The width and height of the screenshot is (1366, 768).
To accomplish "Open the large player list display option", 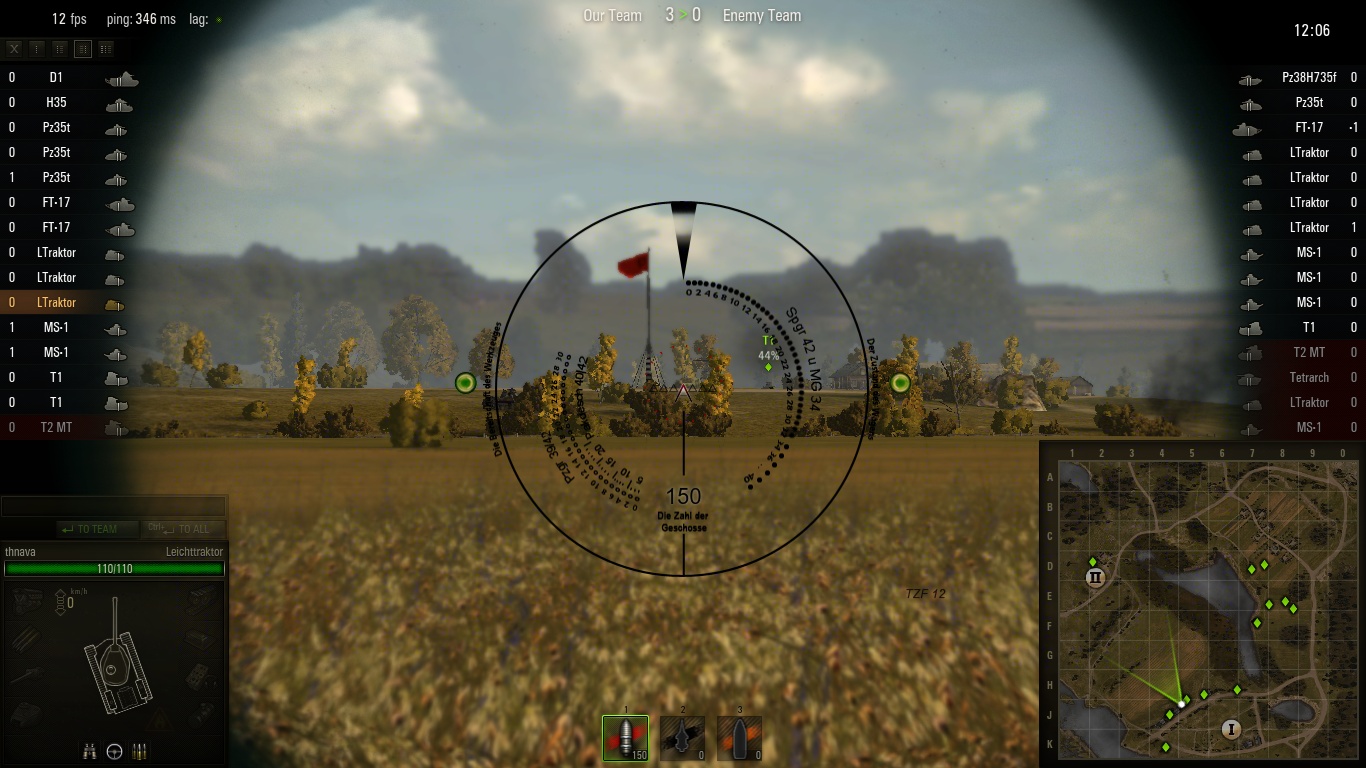I will (x=106, y=47).
